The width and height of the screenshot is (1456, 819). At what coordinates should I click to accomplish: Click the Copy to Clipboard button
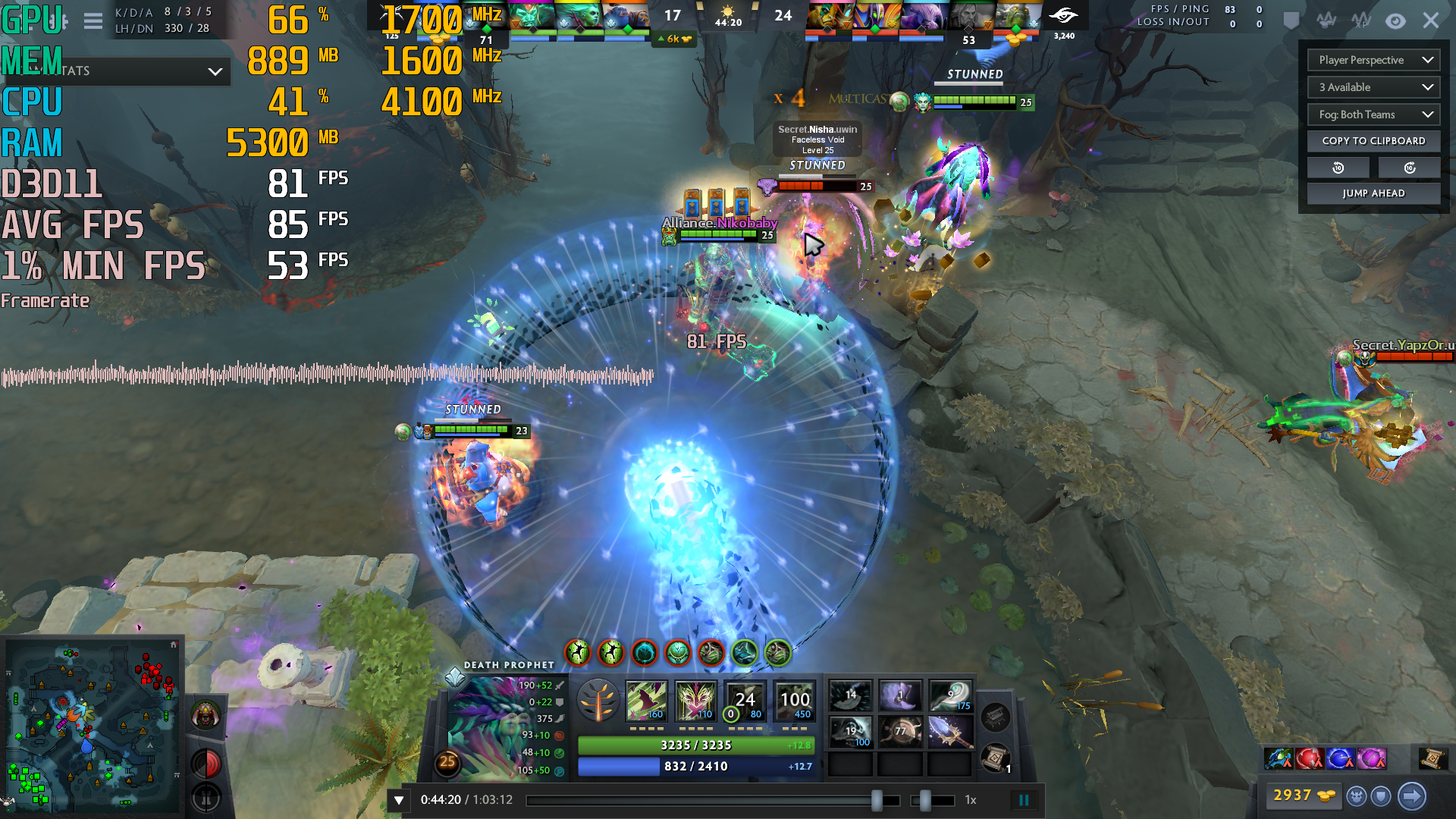click(1373, 141)
